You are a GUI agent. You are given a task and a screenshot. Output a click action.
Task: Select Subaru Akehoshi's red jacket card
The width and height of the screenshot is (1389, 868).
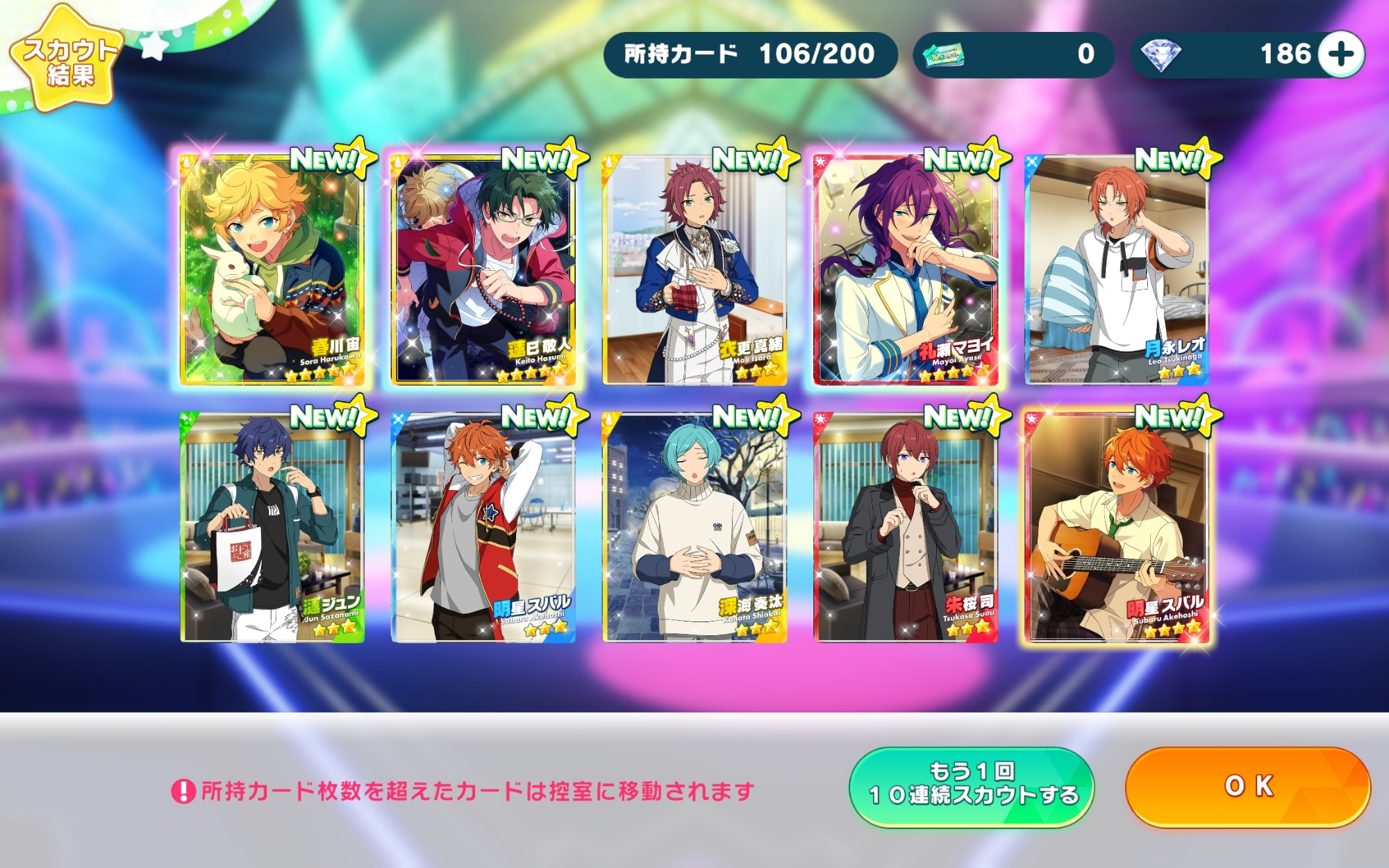(484, 526)
